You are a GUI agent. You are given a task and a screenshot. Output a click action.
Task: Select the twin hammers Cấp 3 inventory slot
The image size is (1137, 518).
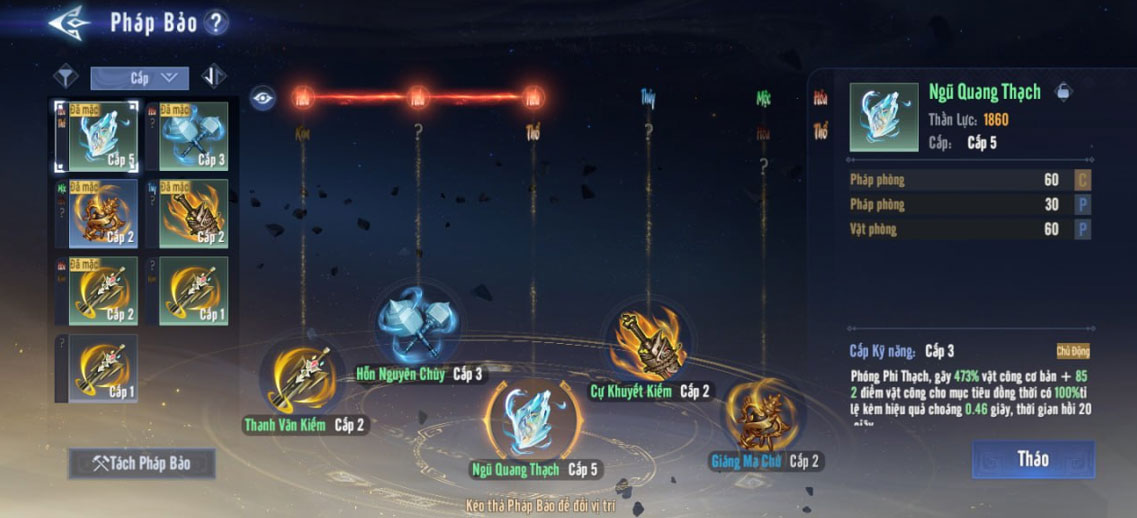[x=193, y=135]
